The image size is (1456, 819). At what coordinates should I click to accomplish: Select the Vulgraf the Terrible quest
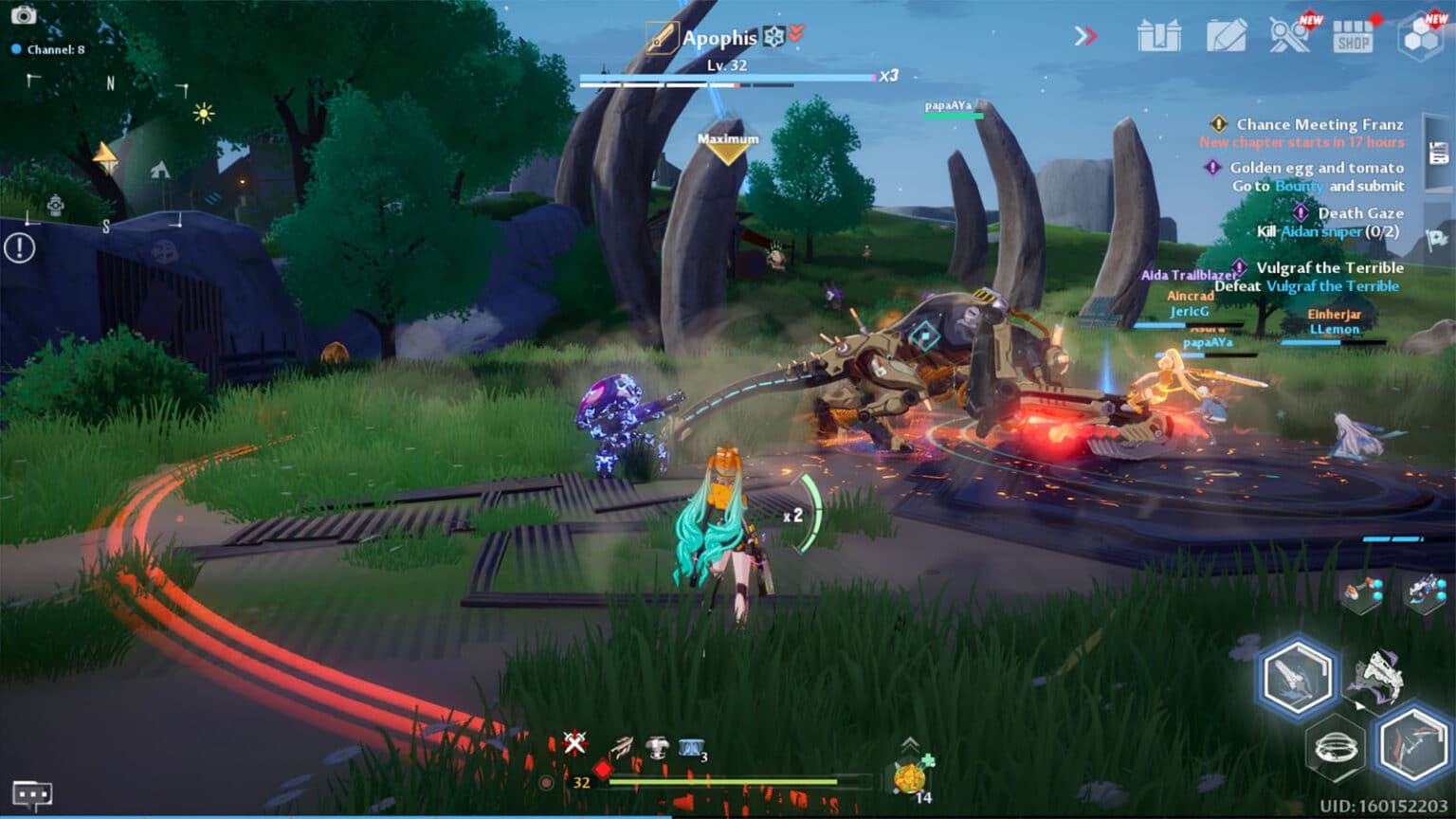point(1329,268)
